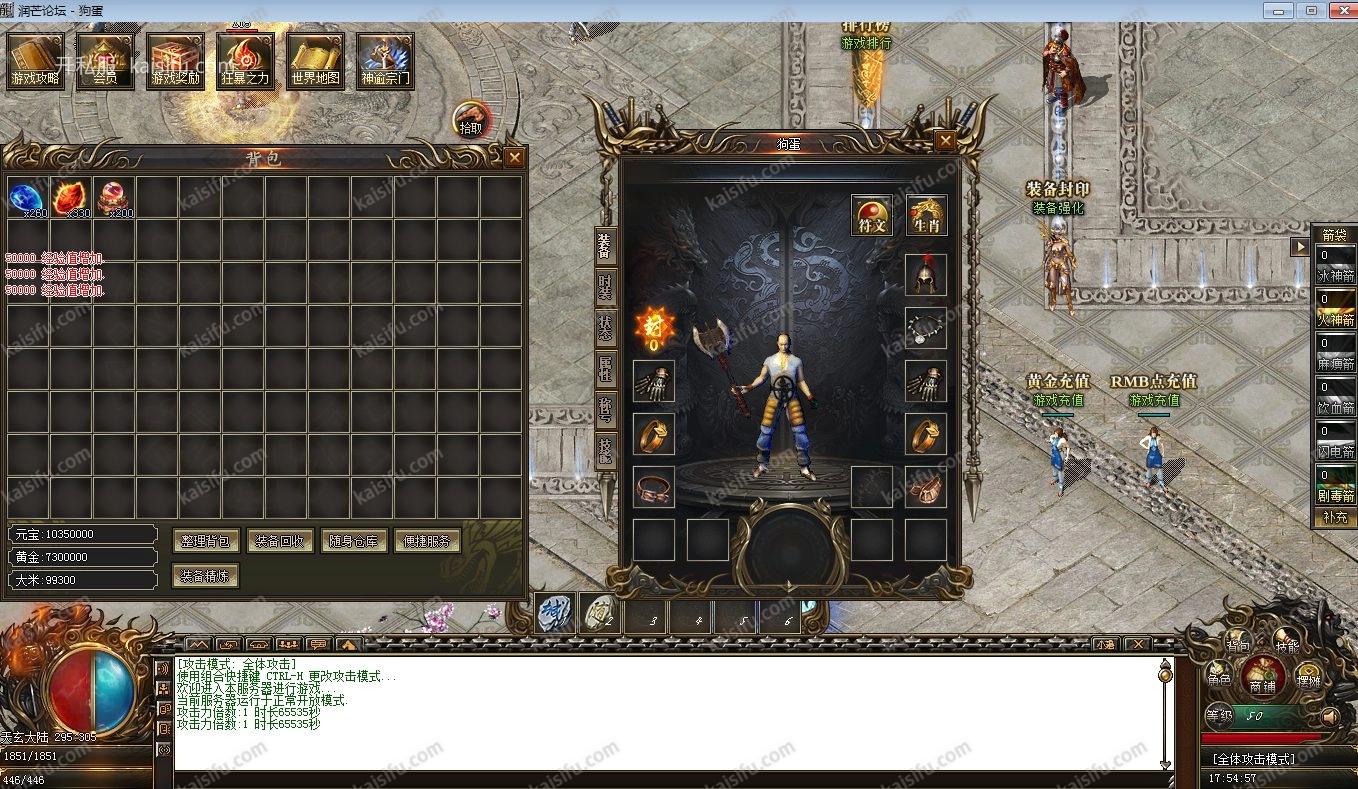Switch to the 时装 fashion tab
The height and width of the screenshot is (789, 1358).
(606, 288)
